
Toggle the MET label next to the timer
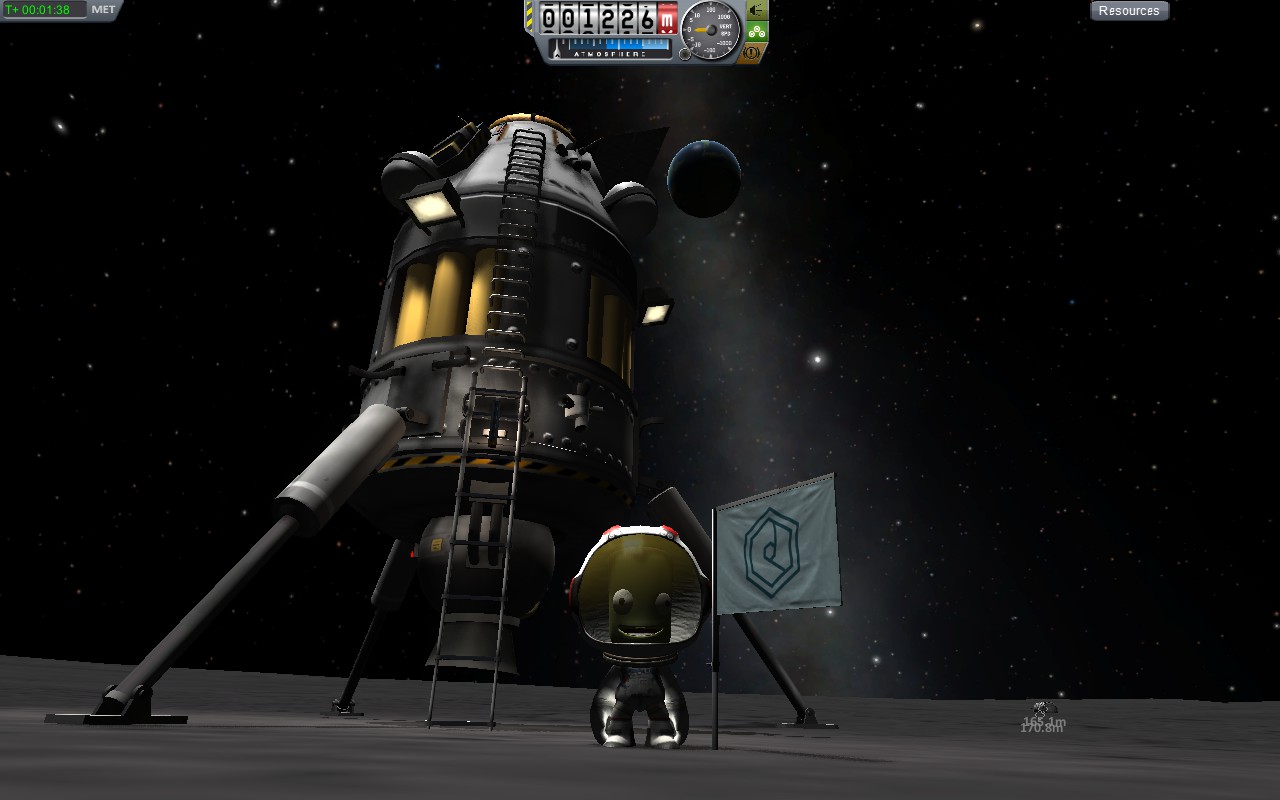(103, 10)
